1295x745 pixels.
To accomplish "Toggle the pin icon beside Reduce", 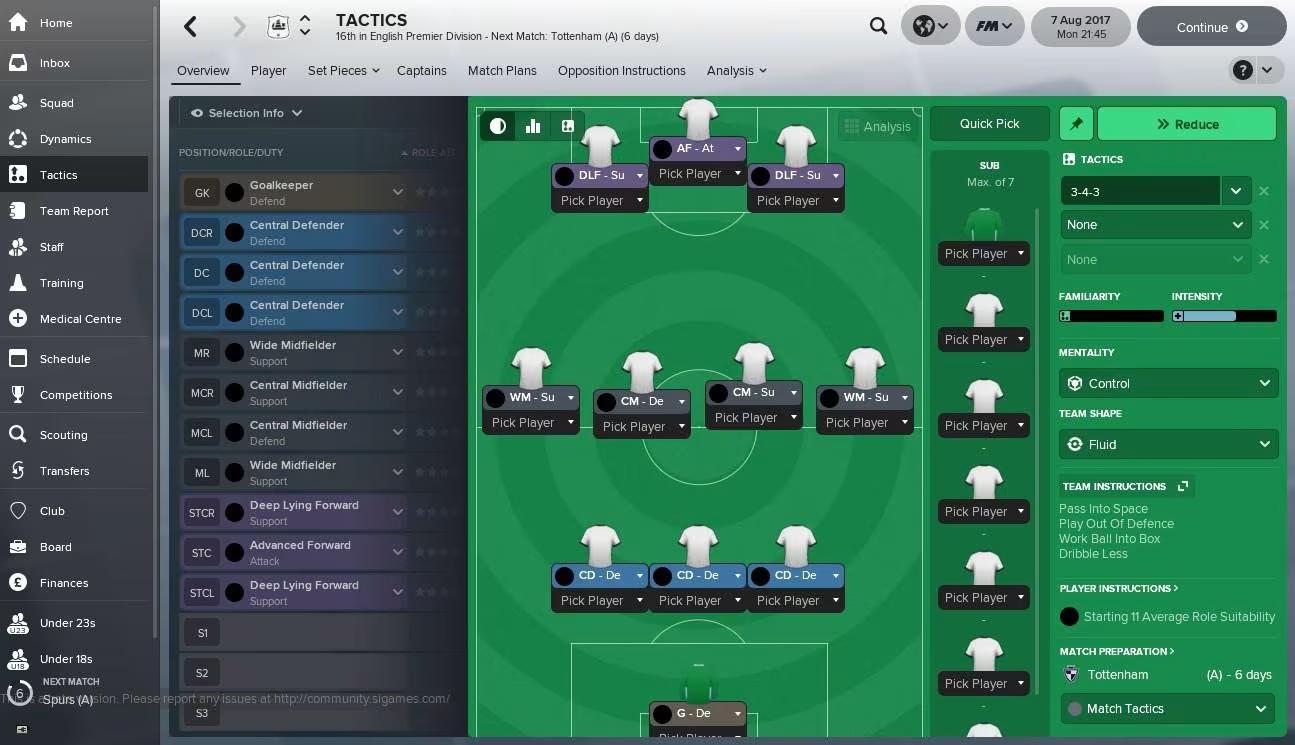I will (1076, 123).
